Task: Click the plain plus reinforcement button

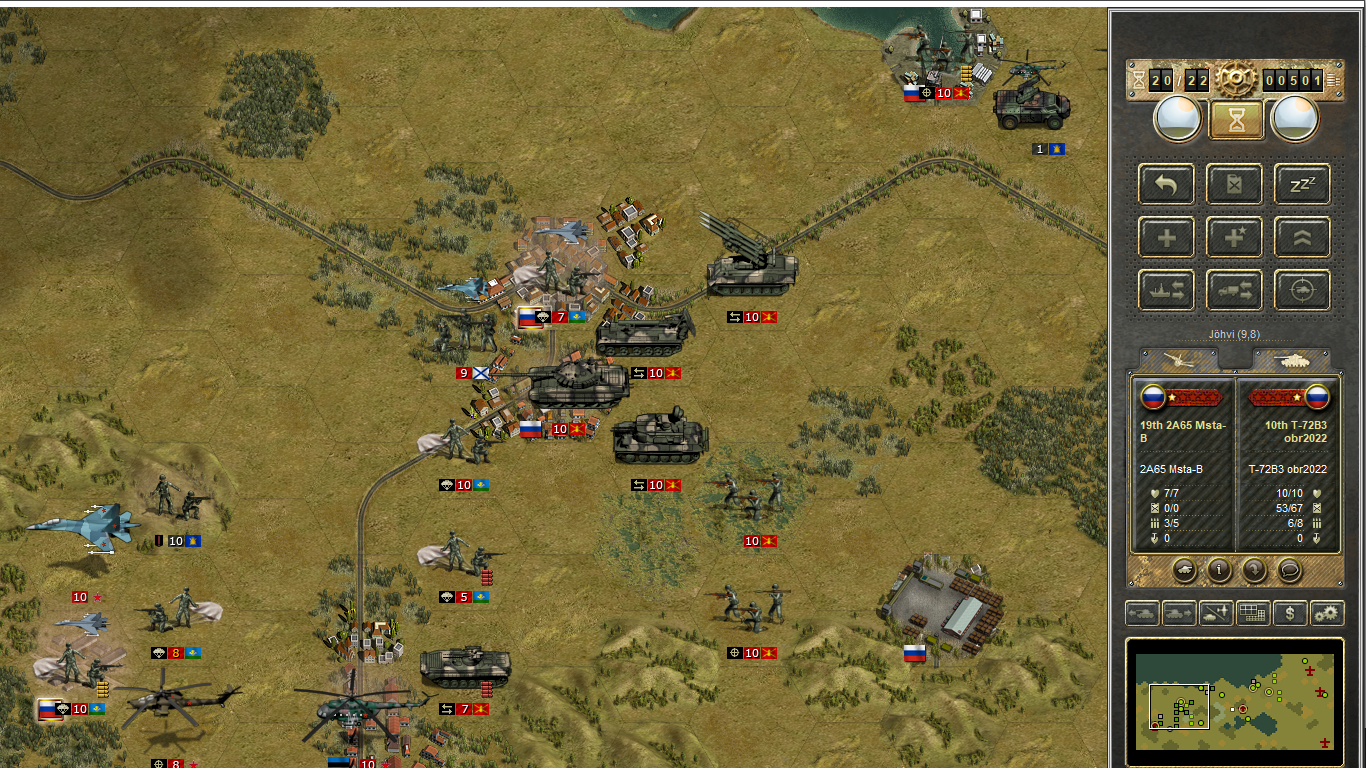Action: 1166,237
